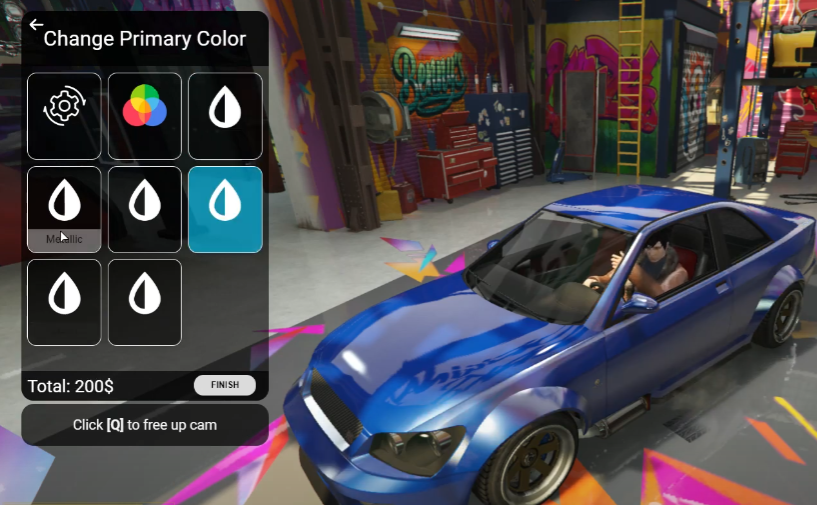Select the gear reset tile
The width and height of the screenshot is (817, 505).
(64, 115)
